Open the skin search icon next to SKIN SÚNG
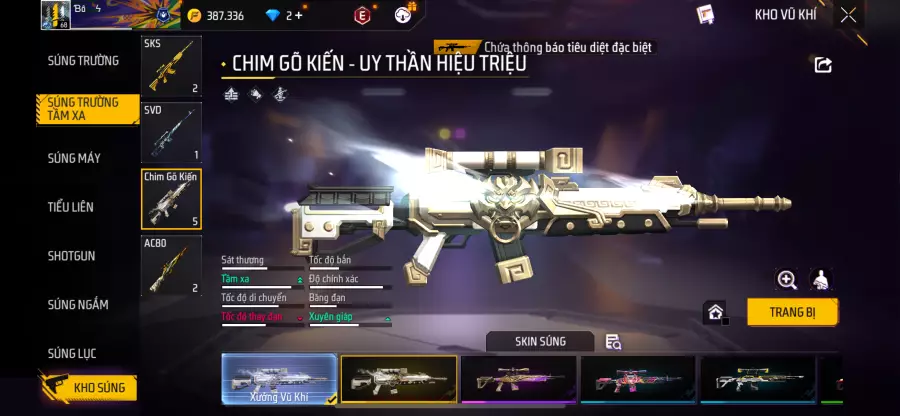This screenshot has height=416, width=900. 614,342
